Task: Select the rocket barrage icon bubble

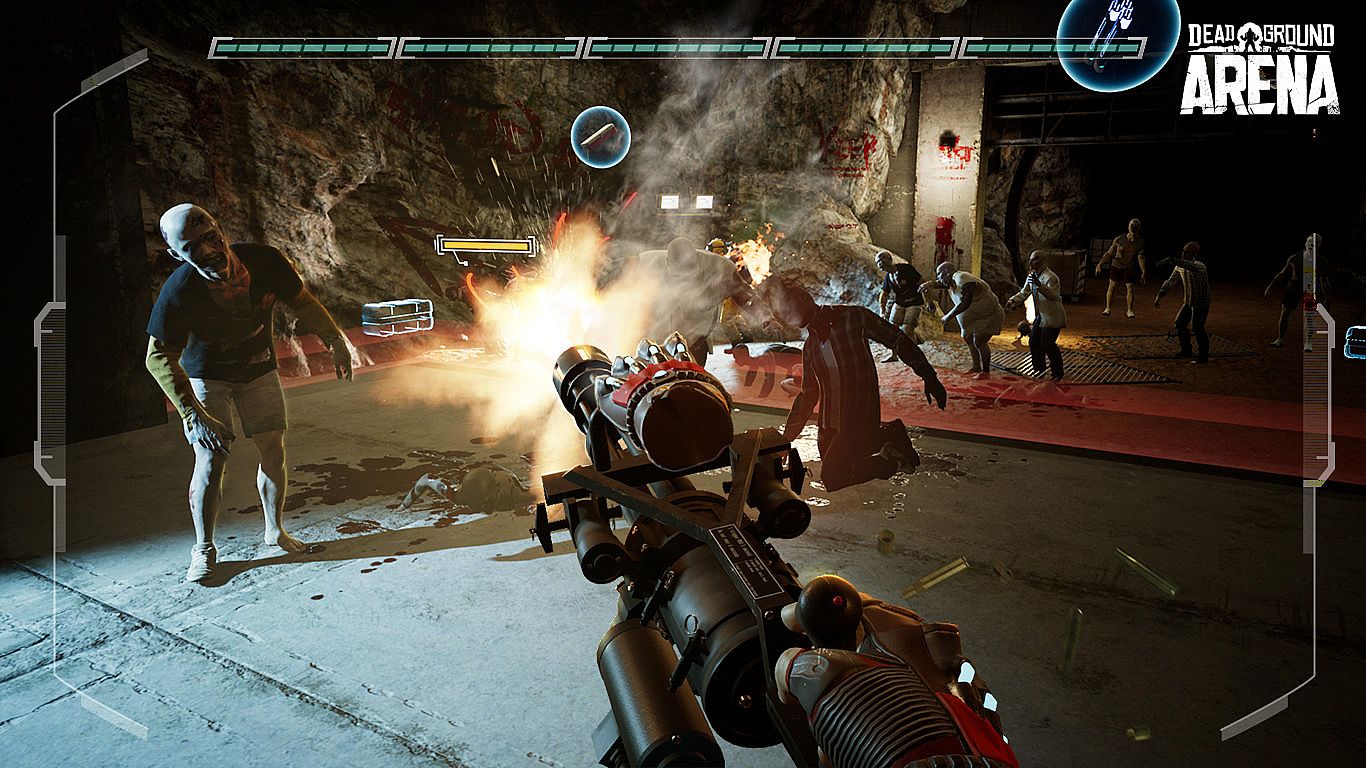Action: (1117, 38)
